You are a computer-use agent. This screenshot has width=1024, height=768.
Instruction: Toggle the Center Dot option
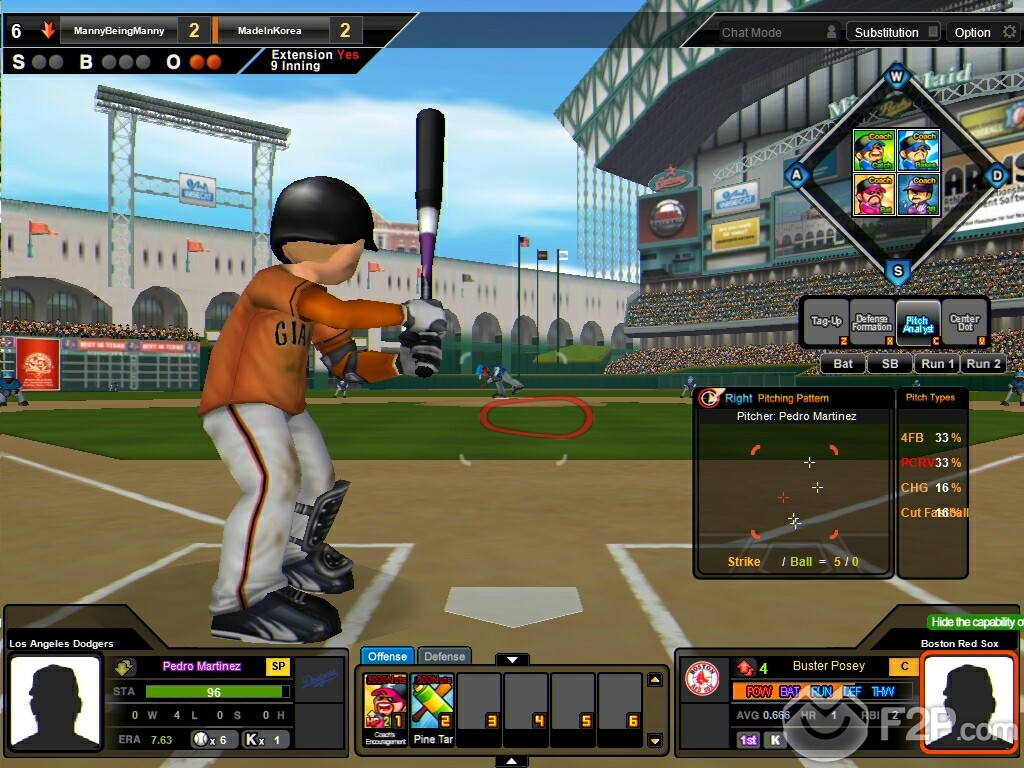964,323
